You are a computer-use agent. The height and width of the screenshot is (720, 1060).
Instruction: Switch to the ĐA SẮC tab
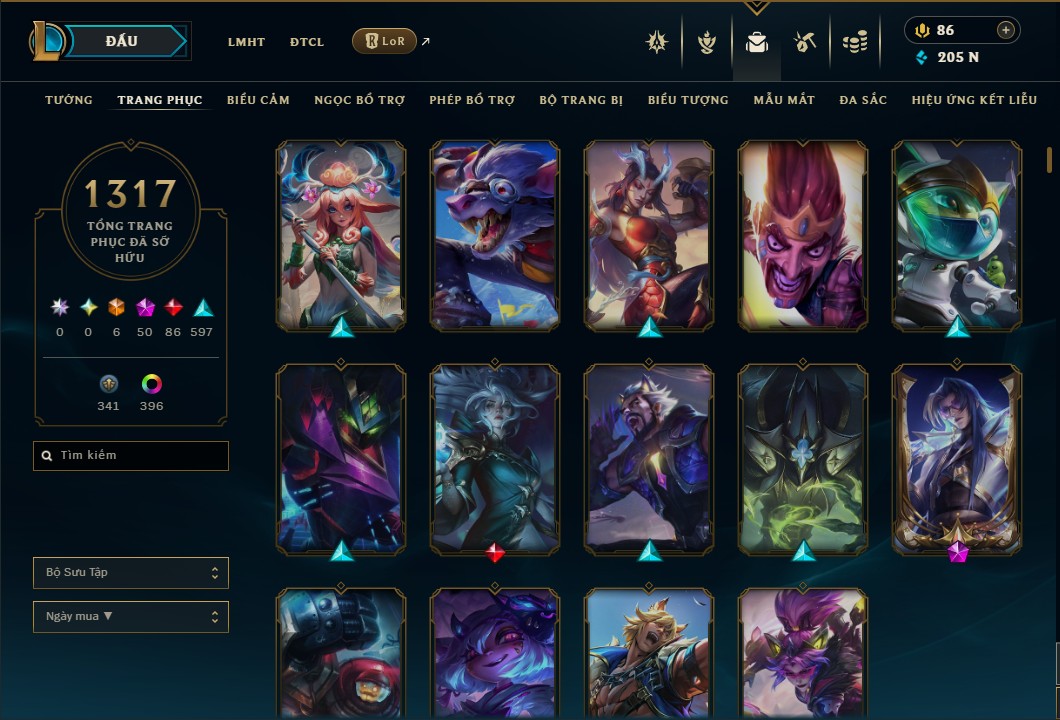coord(863,100)
